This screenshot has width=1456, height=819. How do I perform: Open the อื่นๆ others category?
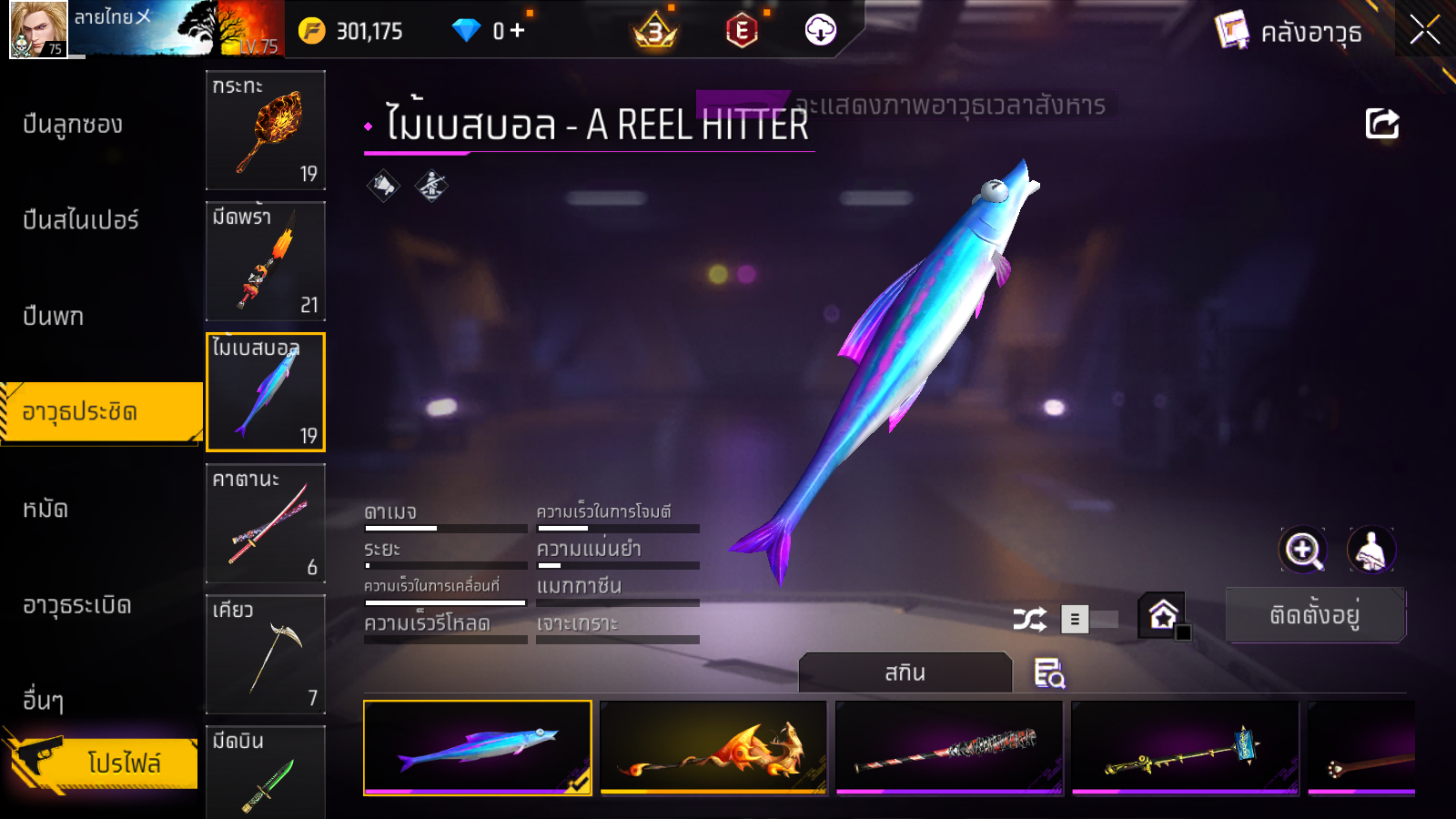click(x=44, y=701)
